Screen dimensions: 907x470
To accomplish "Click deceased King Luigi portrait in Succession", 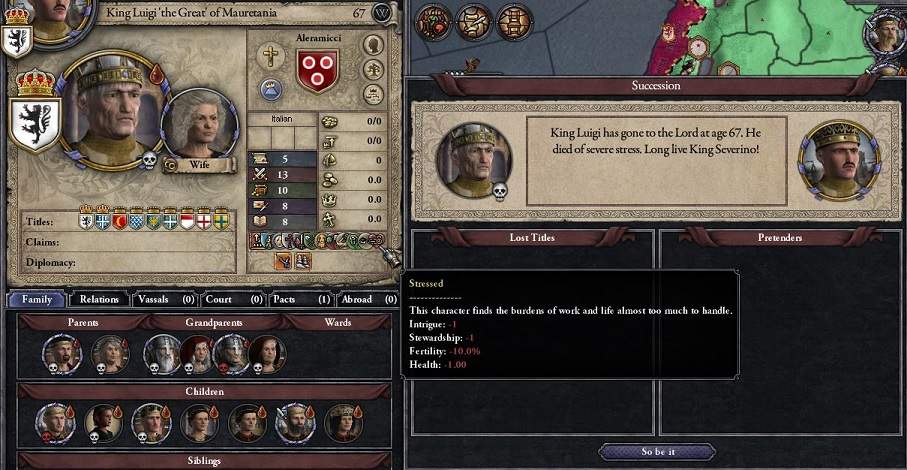I will tap(474, 159).
